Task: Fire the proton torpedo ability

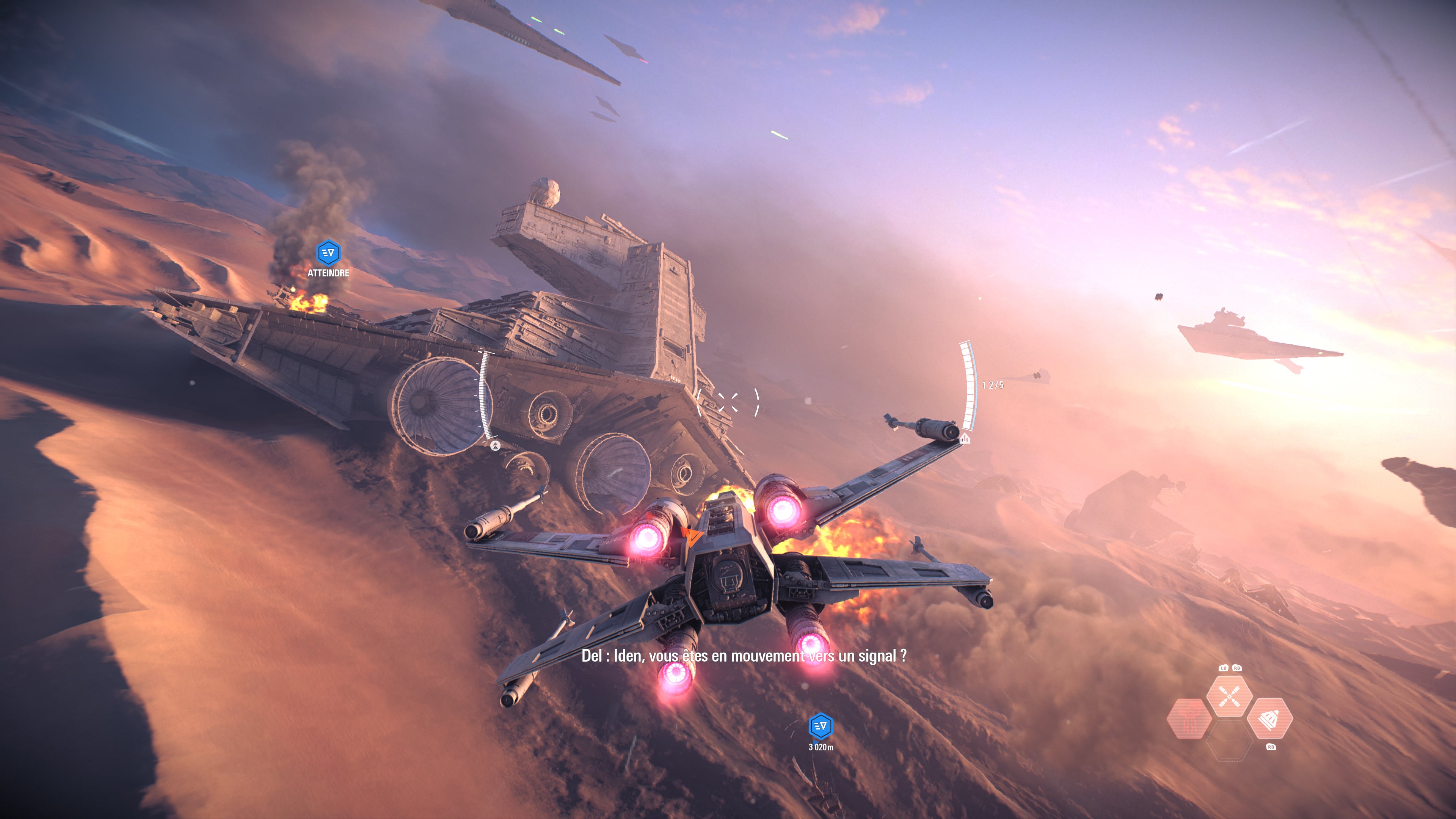Action: point(1269,719)
